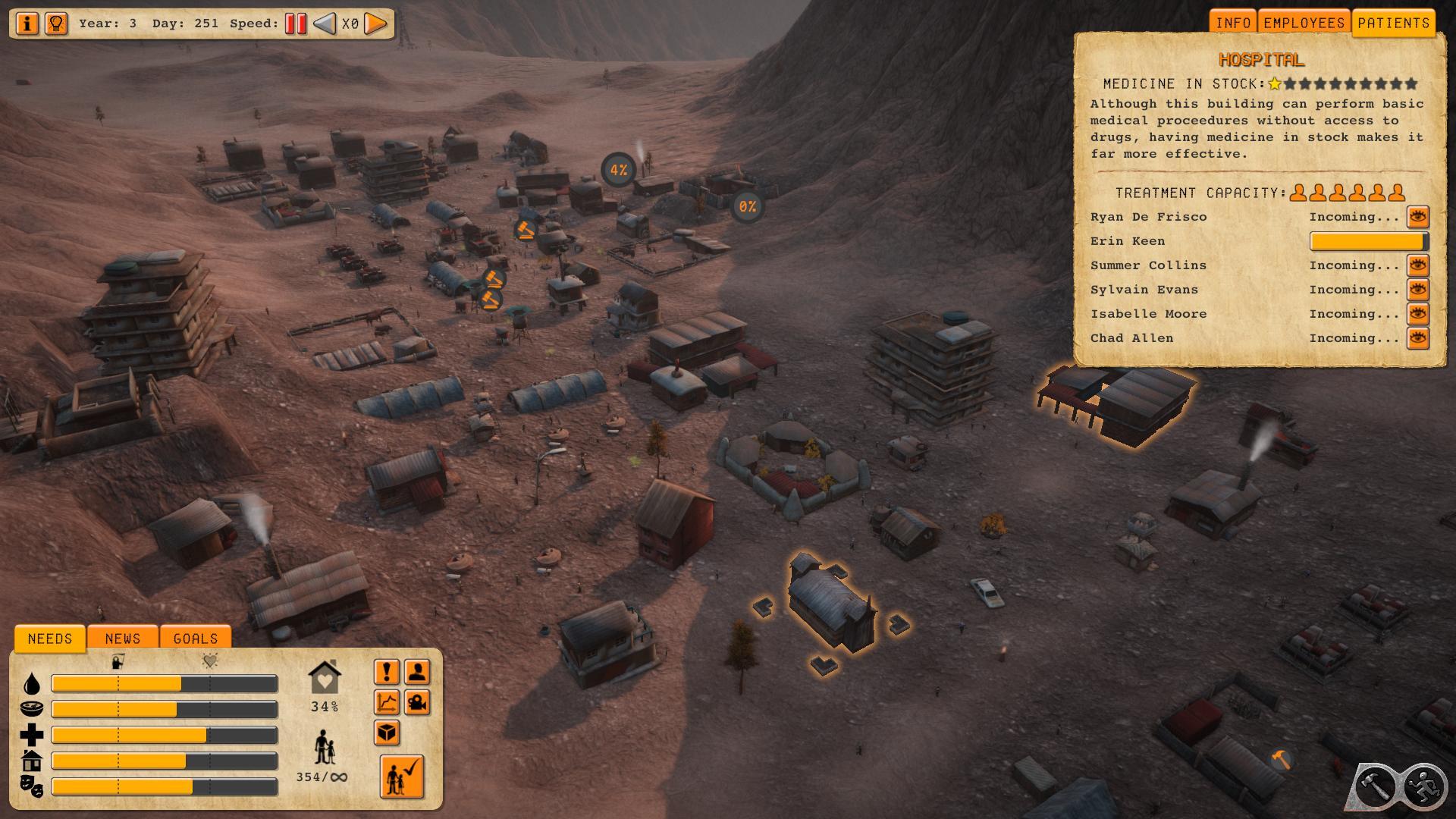Activate the movie camera button
The image size is (1456, 819).
(x=417, y=703)
